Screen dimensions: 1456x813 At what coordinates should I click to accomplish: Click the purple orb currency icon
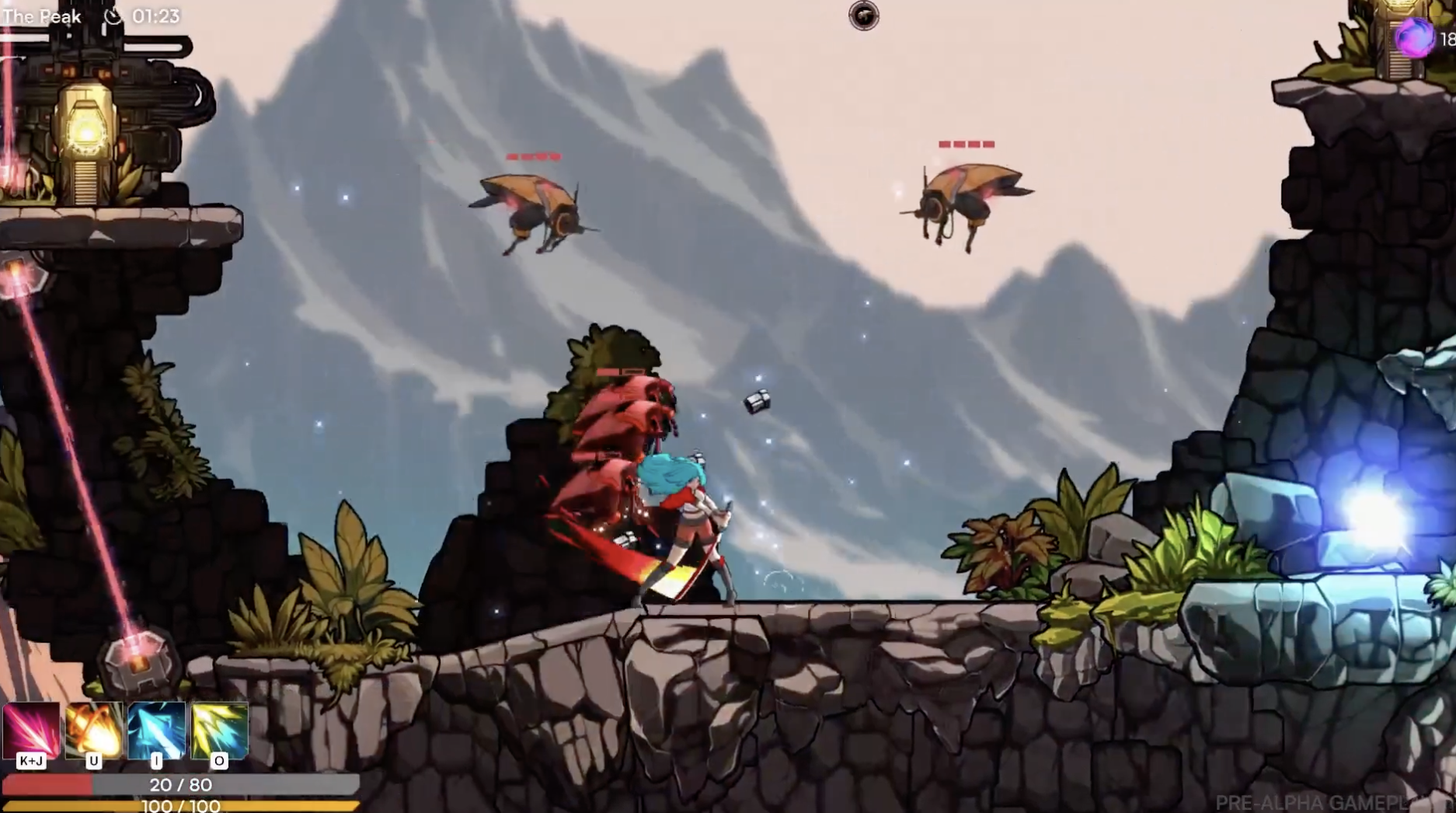pyautogui.click(x=1413, y=37)
